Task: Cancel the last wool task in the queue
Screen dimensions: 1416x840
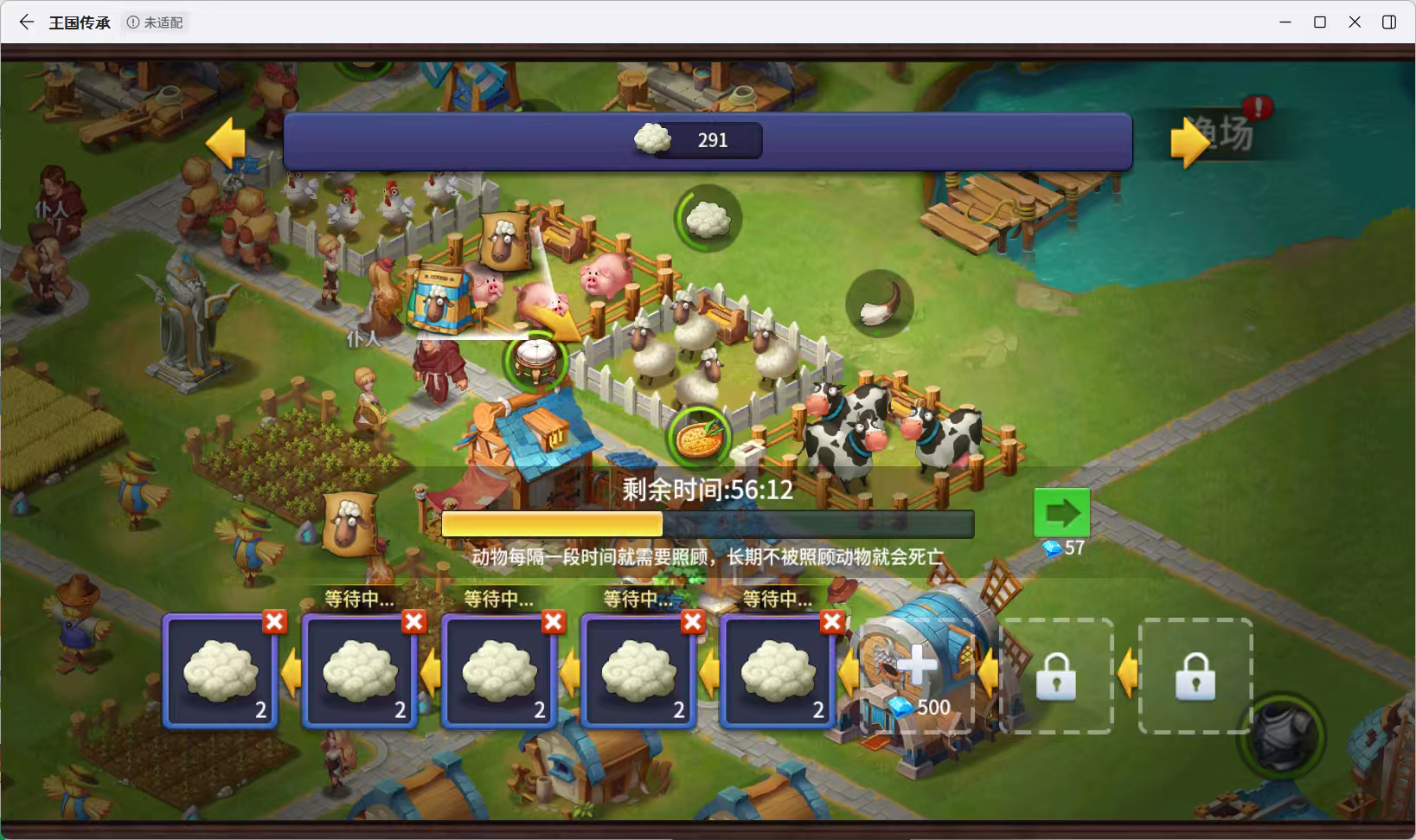Action: (831, 620)
